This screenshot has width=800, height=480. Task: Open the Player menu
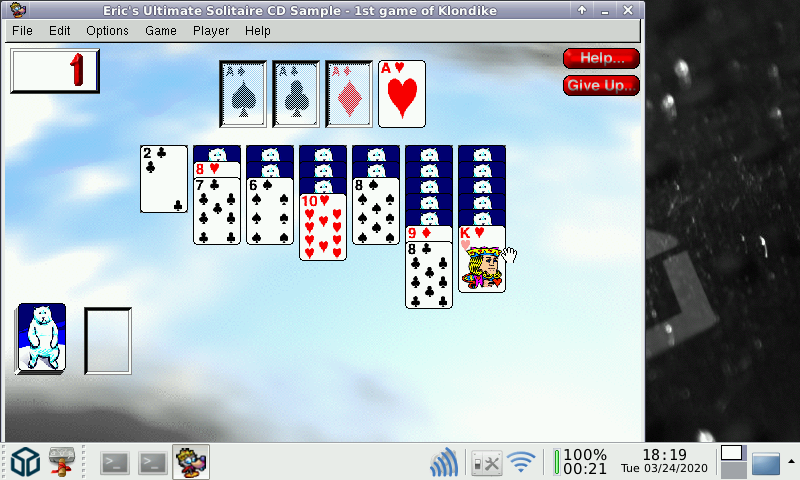pos(211,30)
